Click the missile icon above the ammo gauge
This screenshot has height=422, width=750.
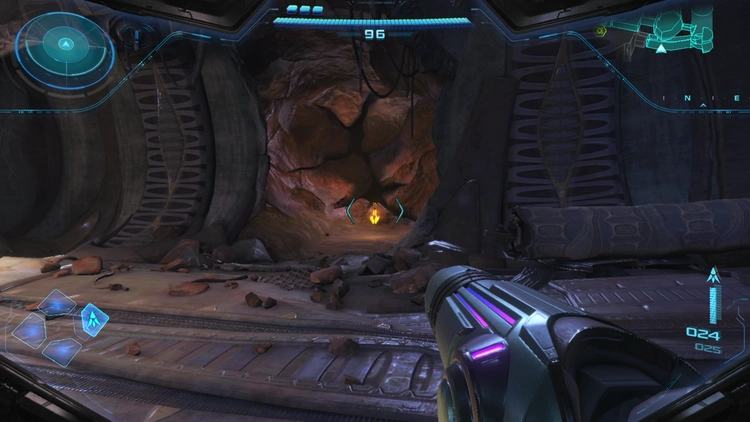(x=713, y=275)
